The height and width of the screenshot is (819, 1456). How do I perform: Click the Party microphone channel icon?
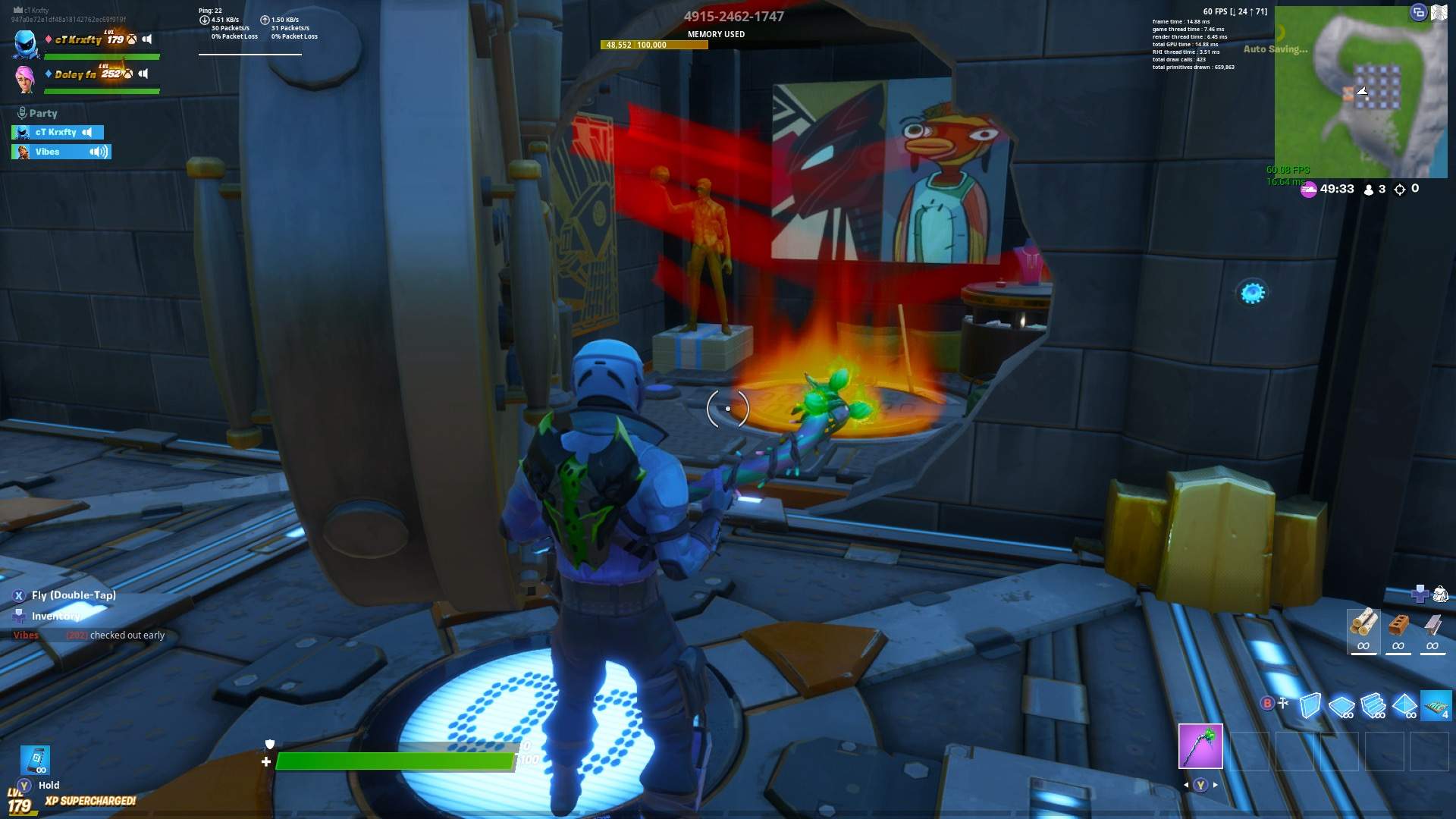coord(22,113)
